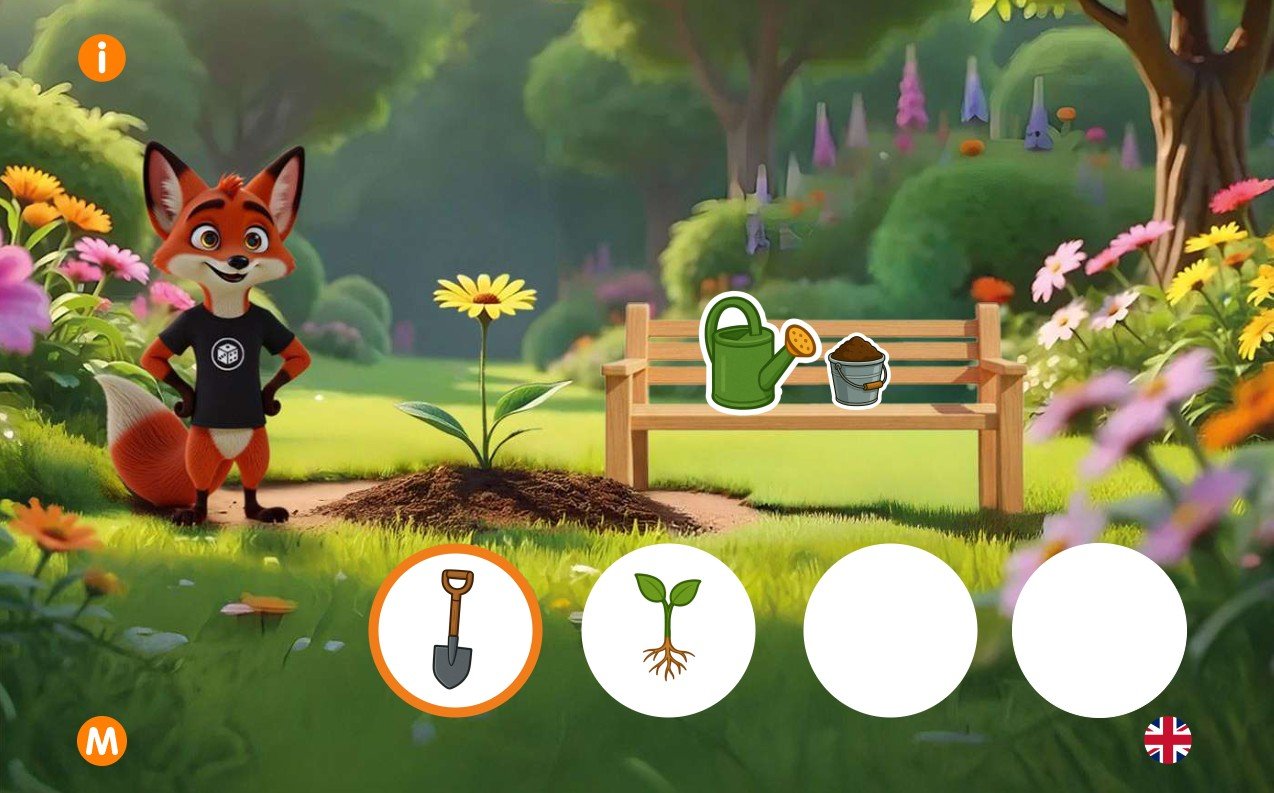
Task: Open the orange info button
Action: point(101,59)
